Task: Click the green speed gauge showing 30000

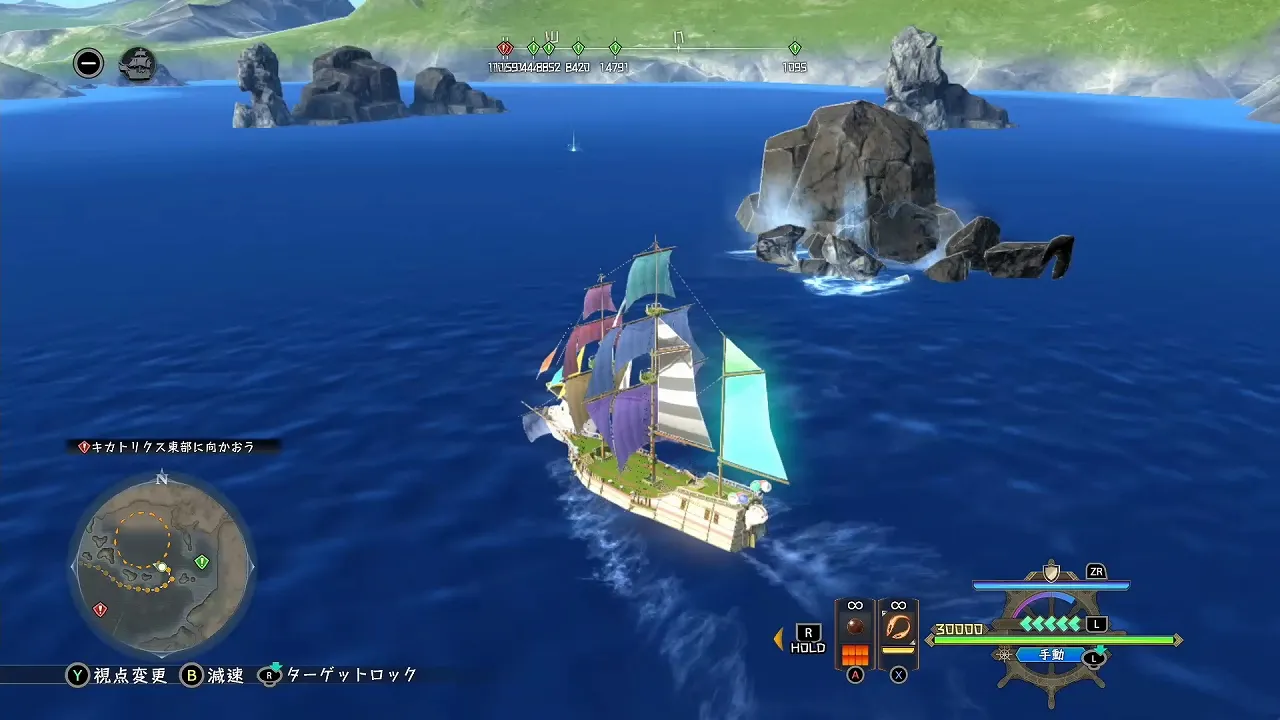Action: [1050, 639]
